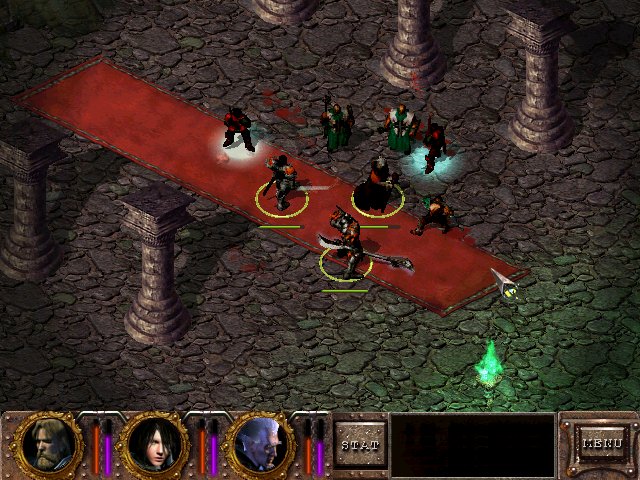Select the circled dark-robed party member

[378, 186]
